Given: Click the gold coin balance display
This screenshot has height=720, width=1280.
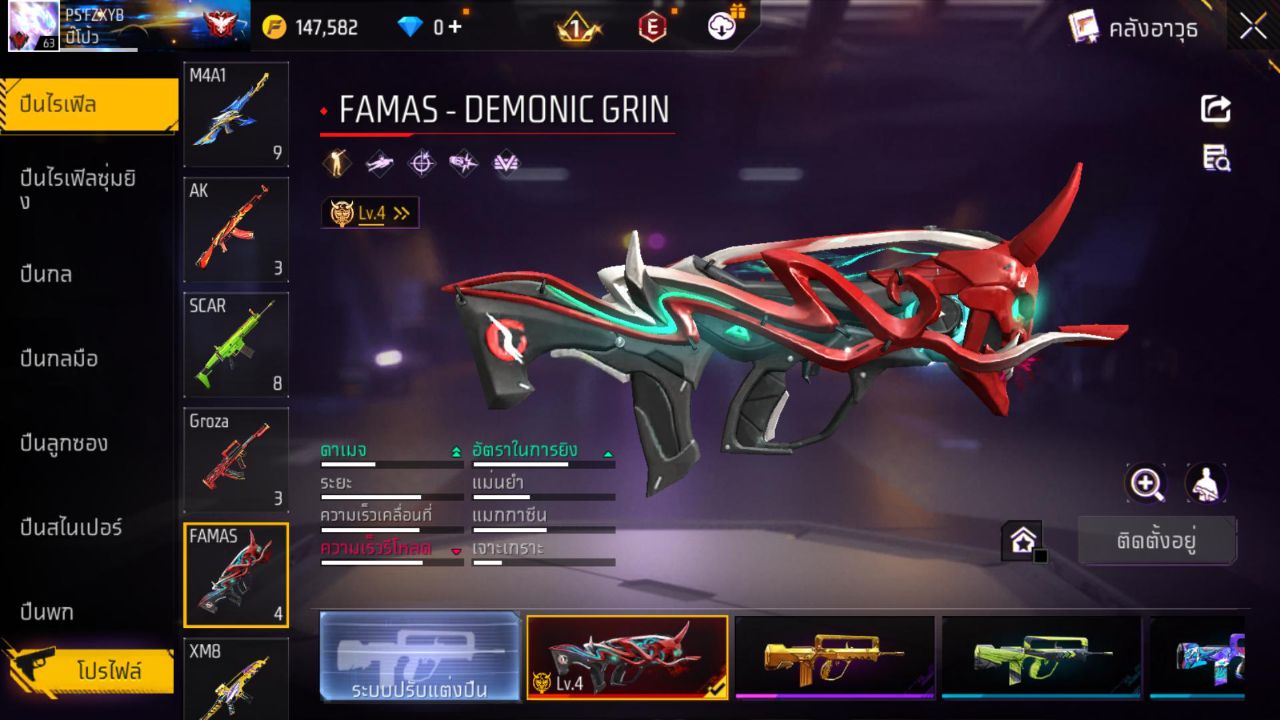Looking at the screenshot, I should [310, 26].
